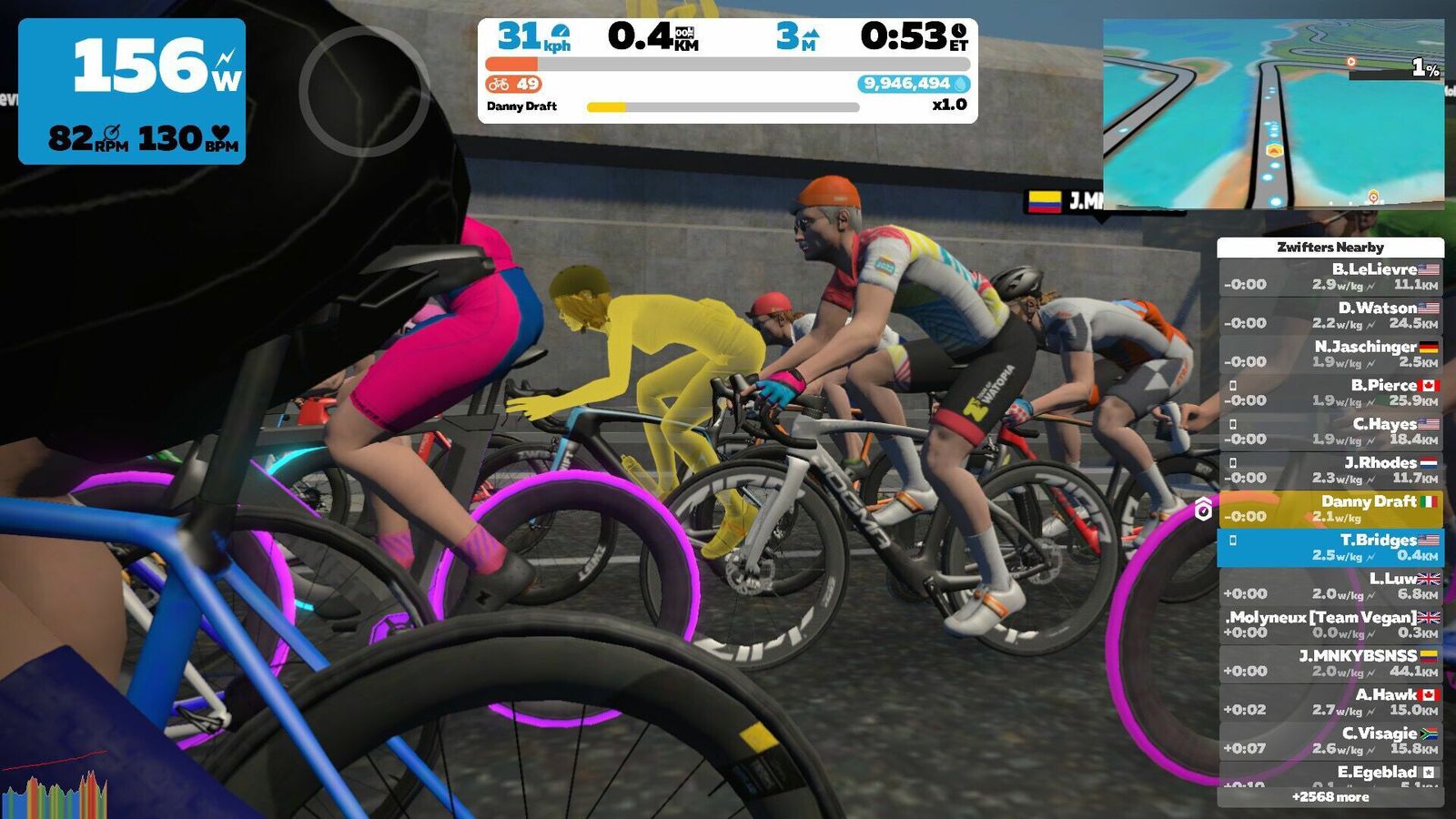Select the T.Bridges rider row
Viewport: 1456px width, 819px height.
pos(1330,547)
